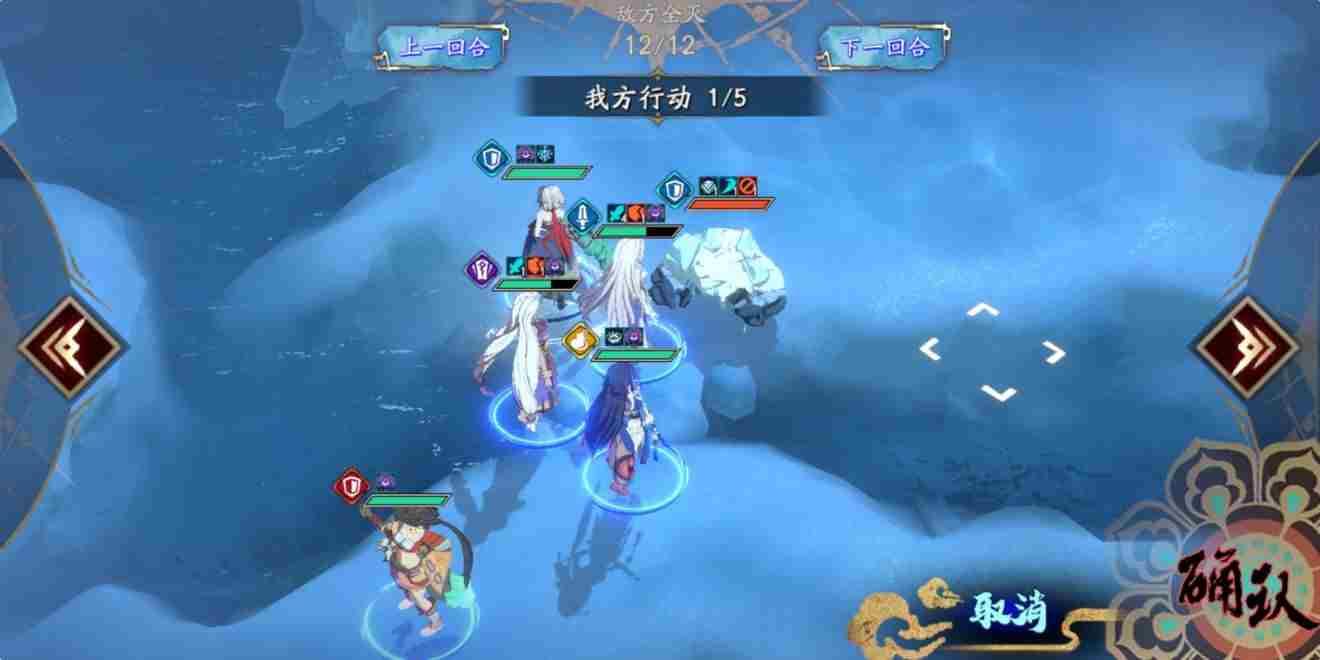
Task: Cancel the action with 取消
Action: pos(1007,612)
